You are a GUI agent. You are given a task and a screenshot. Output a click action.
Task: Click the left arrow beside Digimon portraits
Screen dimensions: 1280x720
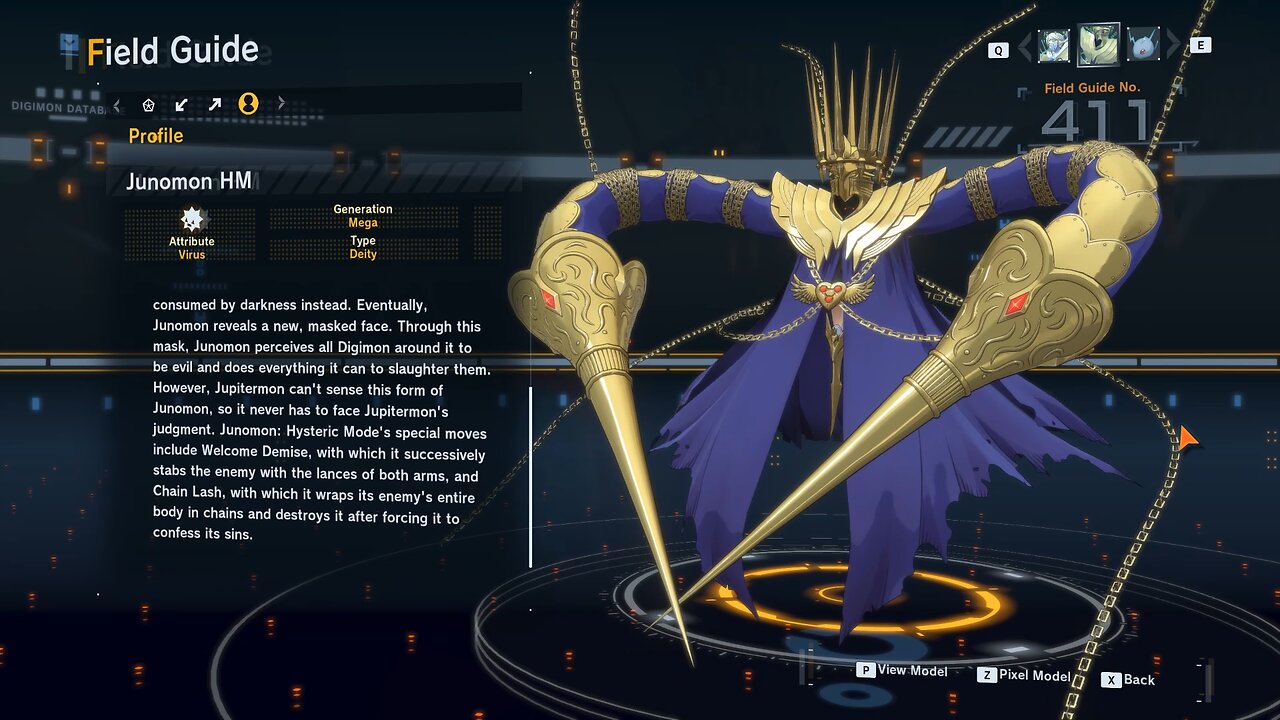click(1023, 46)
